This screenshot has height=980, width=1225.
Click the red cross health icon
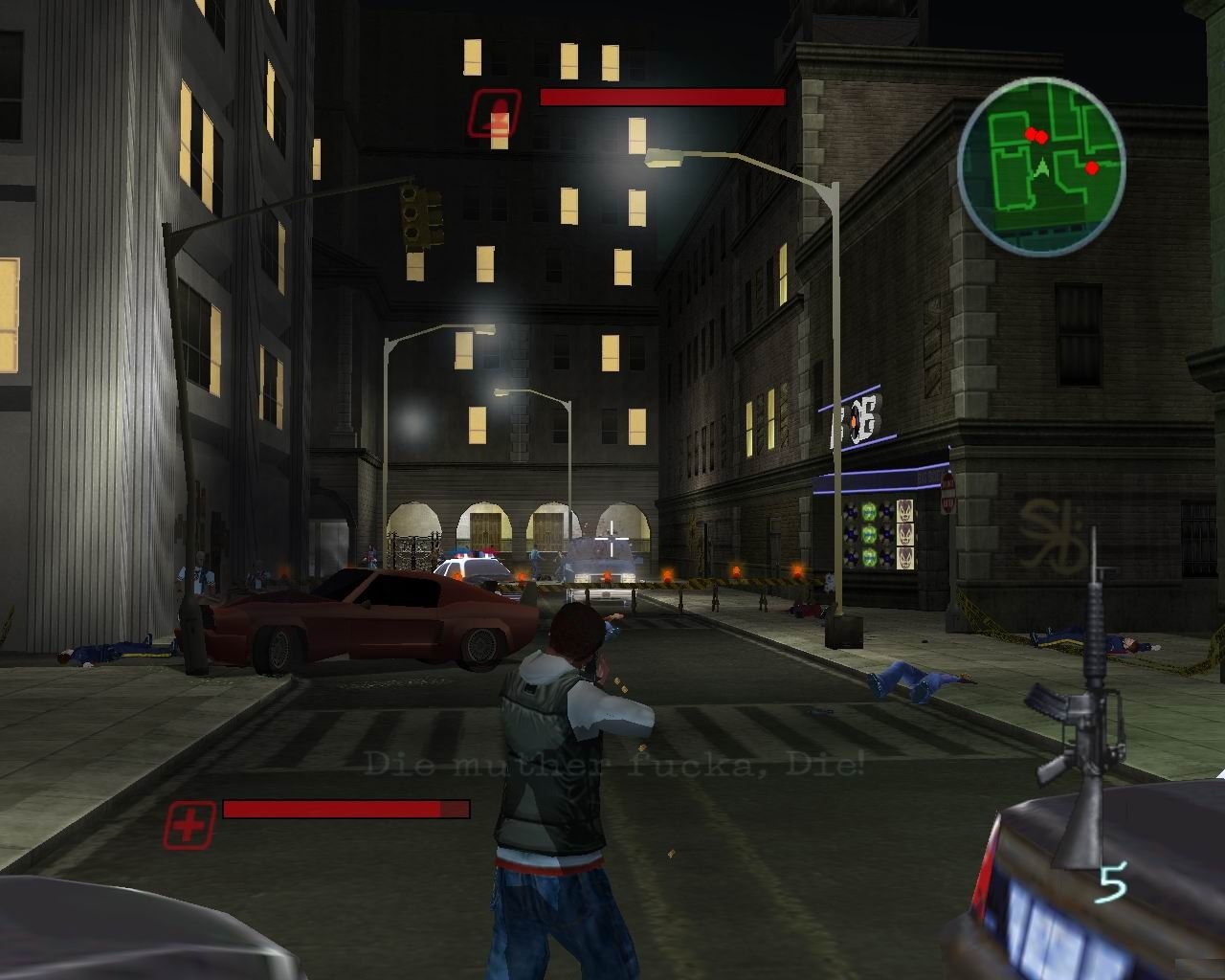pos(189,824)
